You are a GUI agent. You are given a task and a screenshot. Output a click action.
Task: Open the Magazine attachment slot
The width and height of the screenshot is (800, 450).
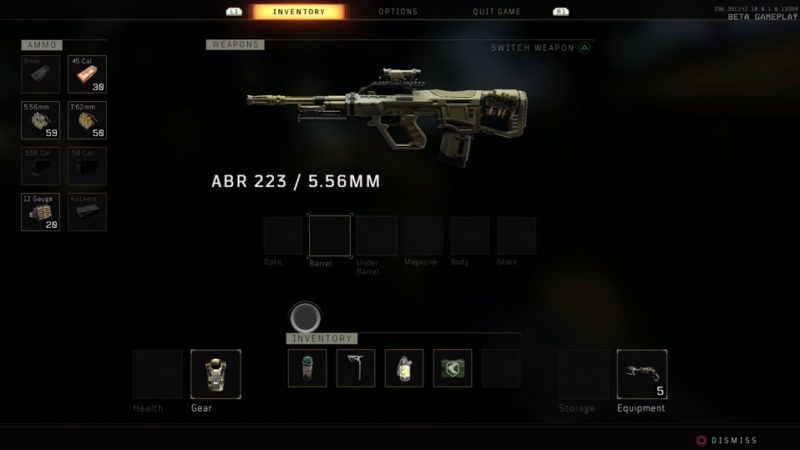[x=423, y=236]
